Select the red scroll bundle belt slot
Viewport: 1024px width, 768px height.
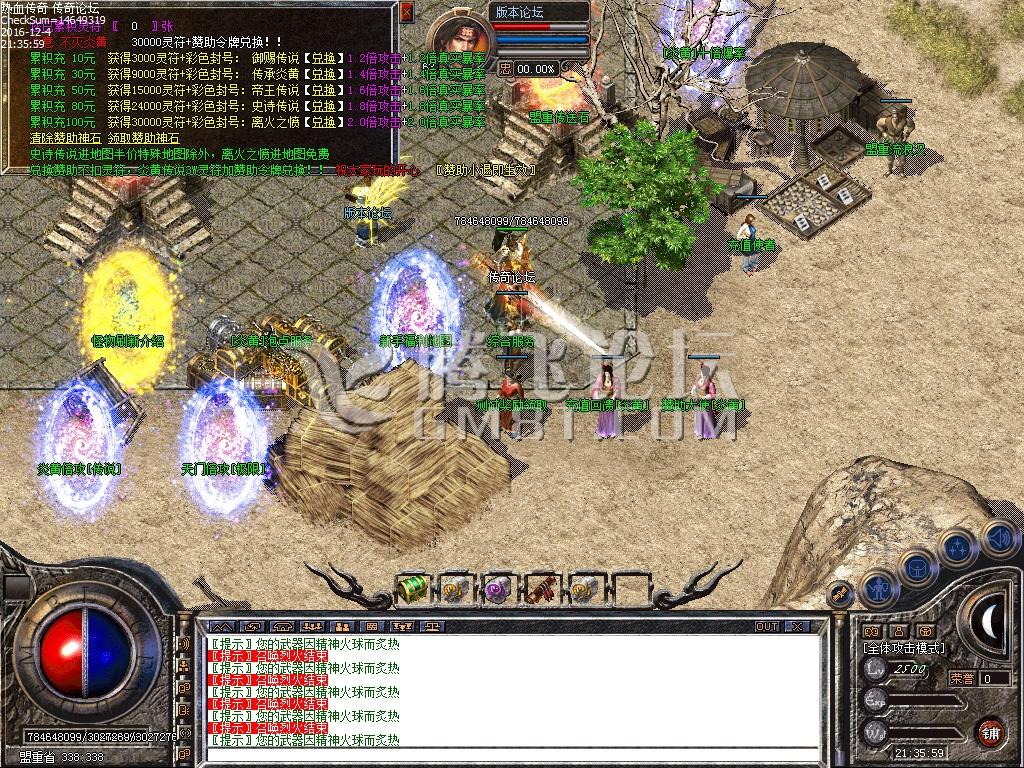(x=541, y=590)
